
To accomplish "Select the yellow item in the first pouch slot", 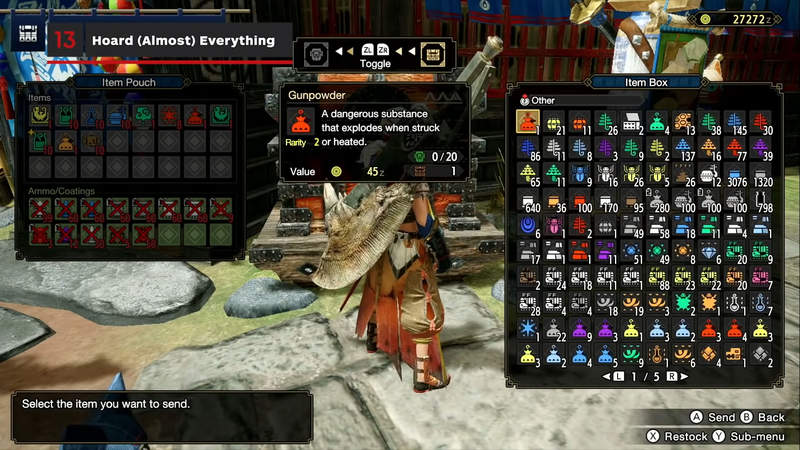I will (x=40, y=117).
